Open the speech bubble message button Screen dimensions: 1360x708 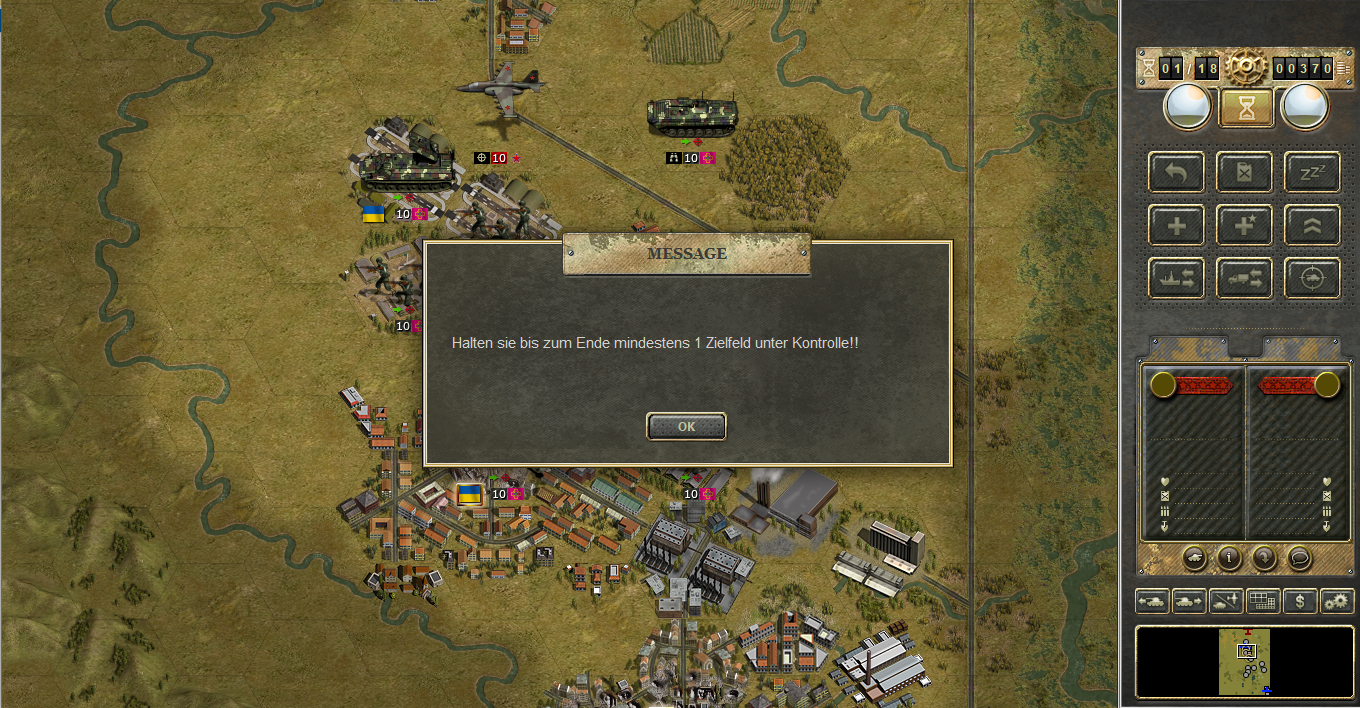click(x=1299, y=558)
